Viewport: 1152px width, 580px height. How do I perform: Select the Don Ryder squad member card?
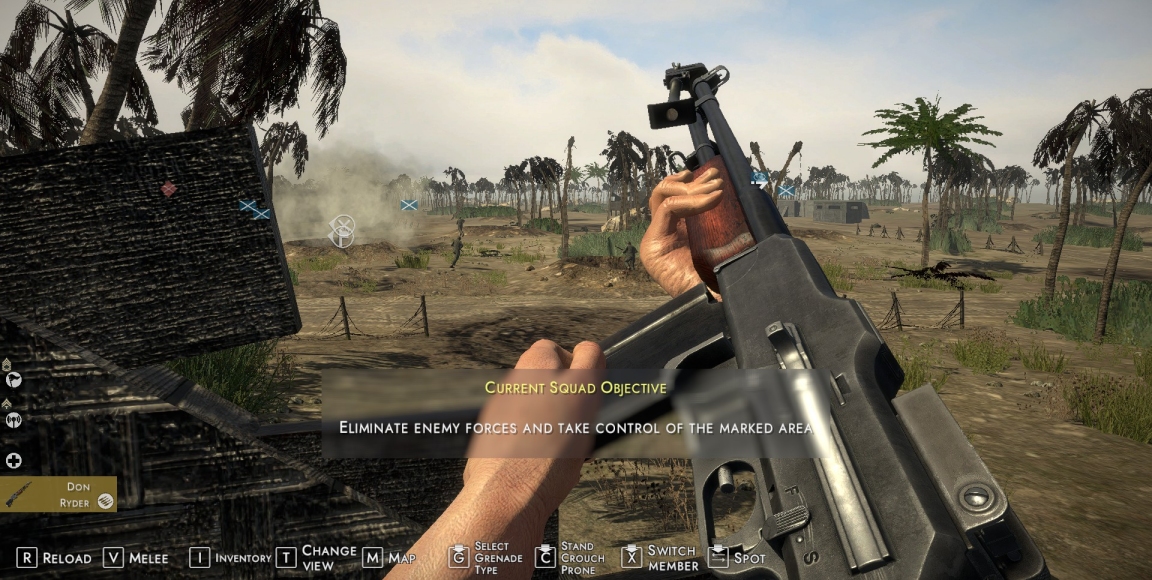tap(58, 493)
